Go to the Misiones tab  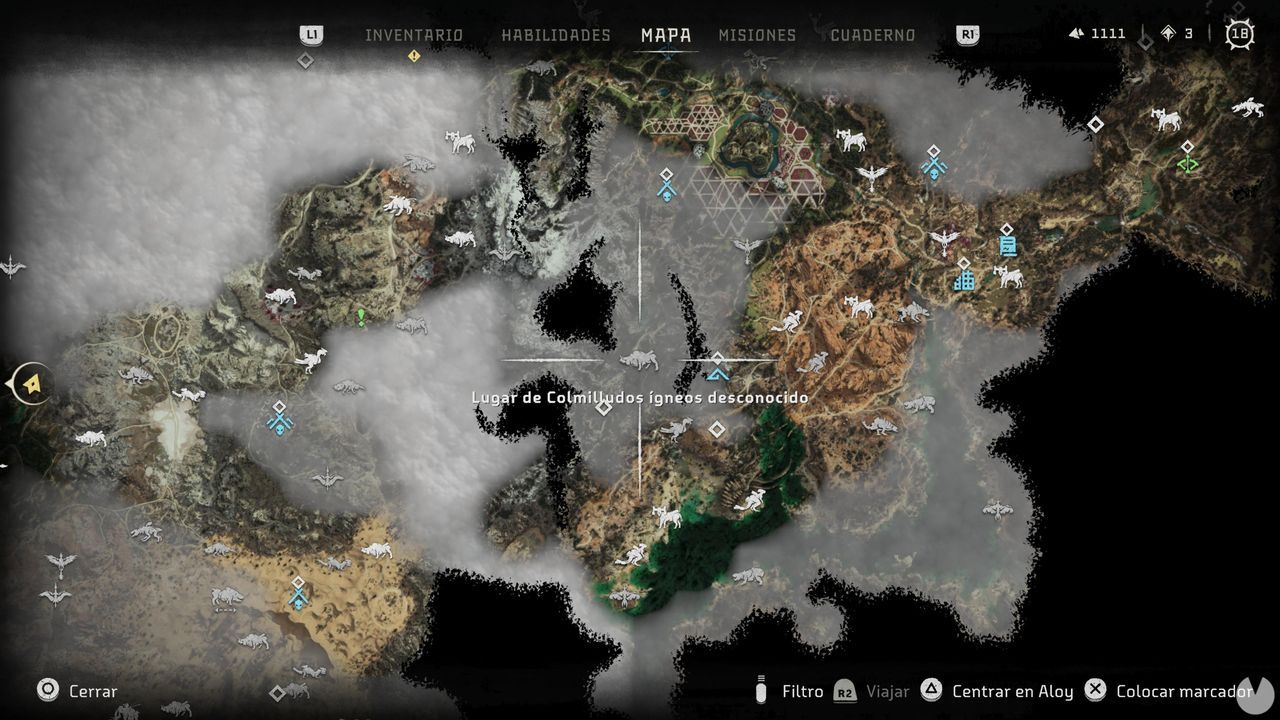point(757,35)
